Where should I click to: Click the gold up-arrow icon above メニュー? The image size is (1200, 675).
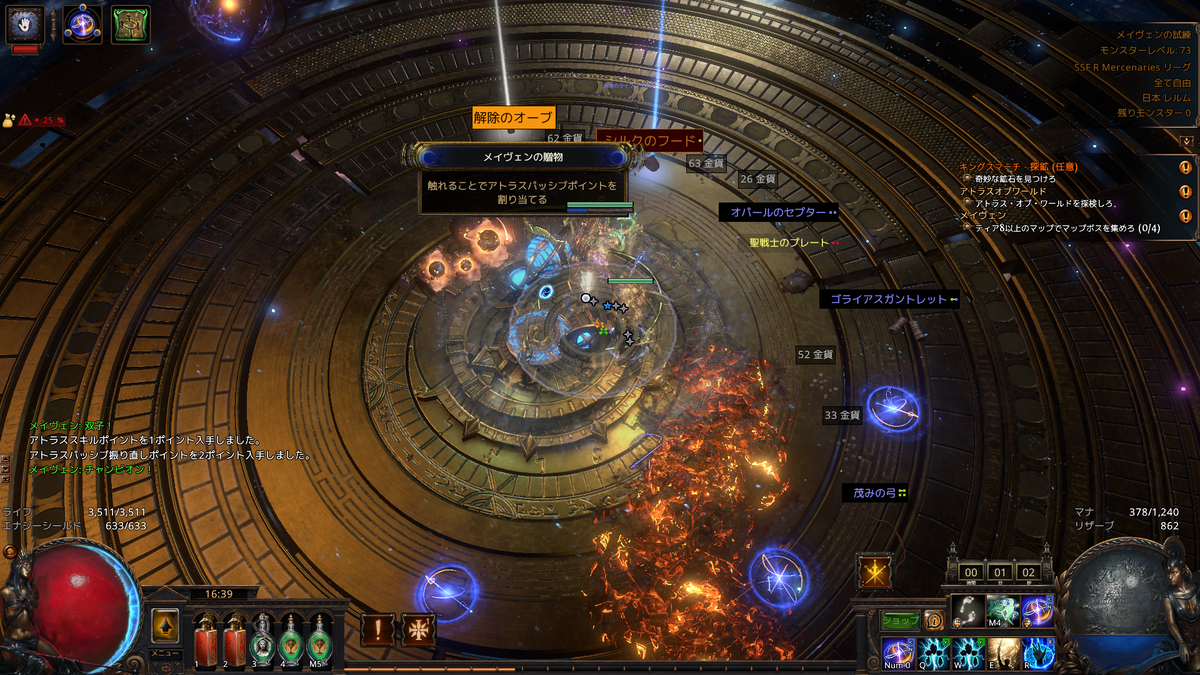pos(165,626)
